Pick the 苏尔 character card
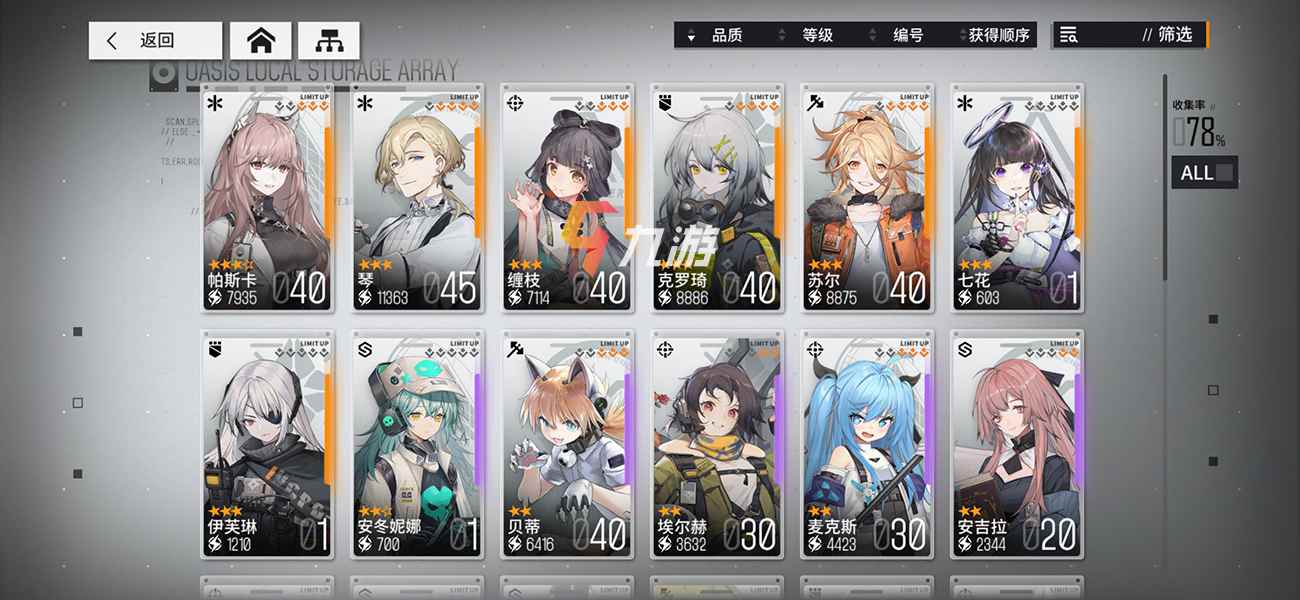Image resolution: width=1300 pixels, height=600 pixels. (867, 198)
